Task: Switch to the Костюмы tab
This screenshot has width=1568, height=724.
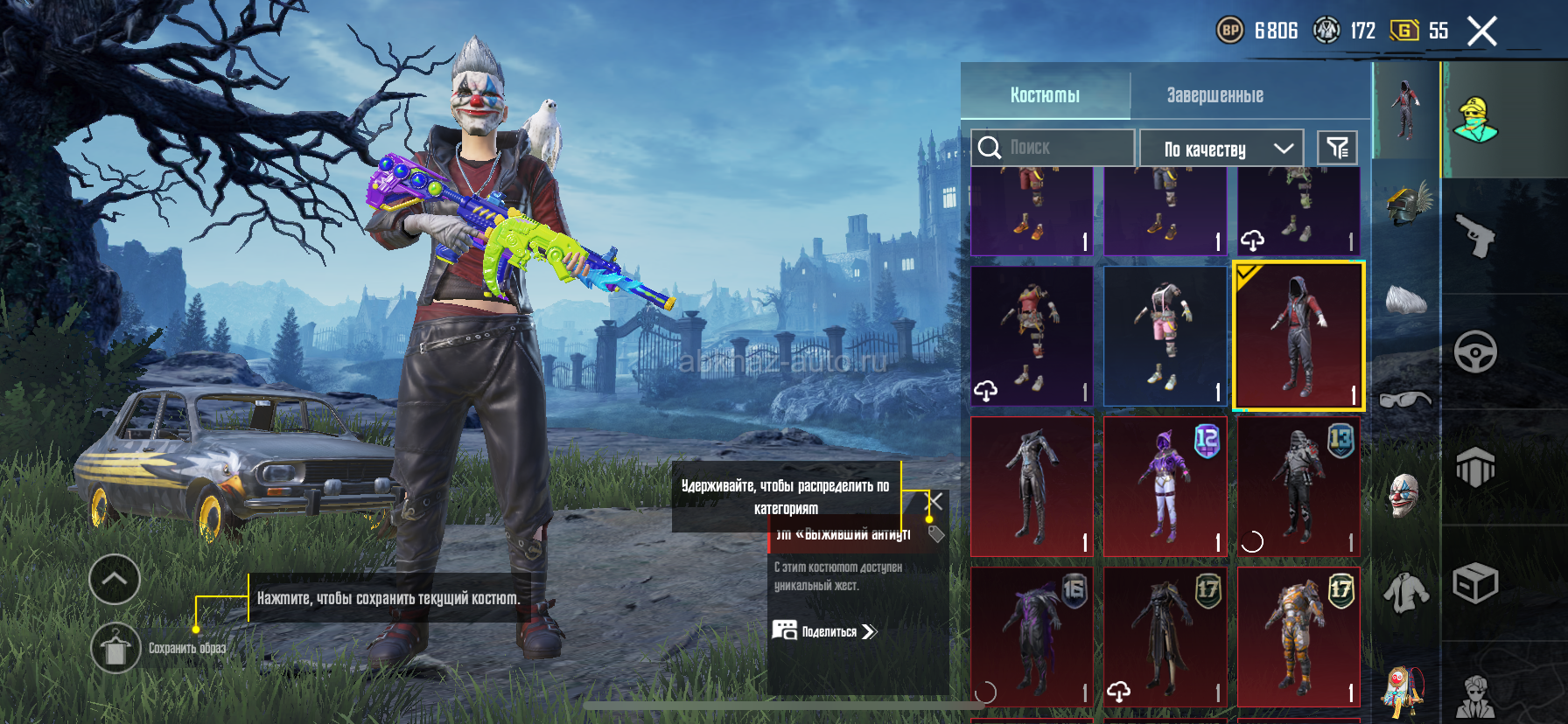Action: (x=1045, y=94)
